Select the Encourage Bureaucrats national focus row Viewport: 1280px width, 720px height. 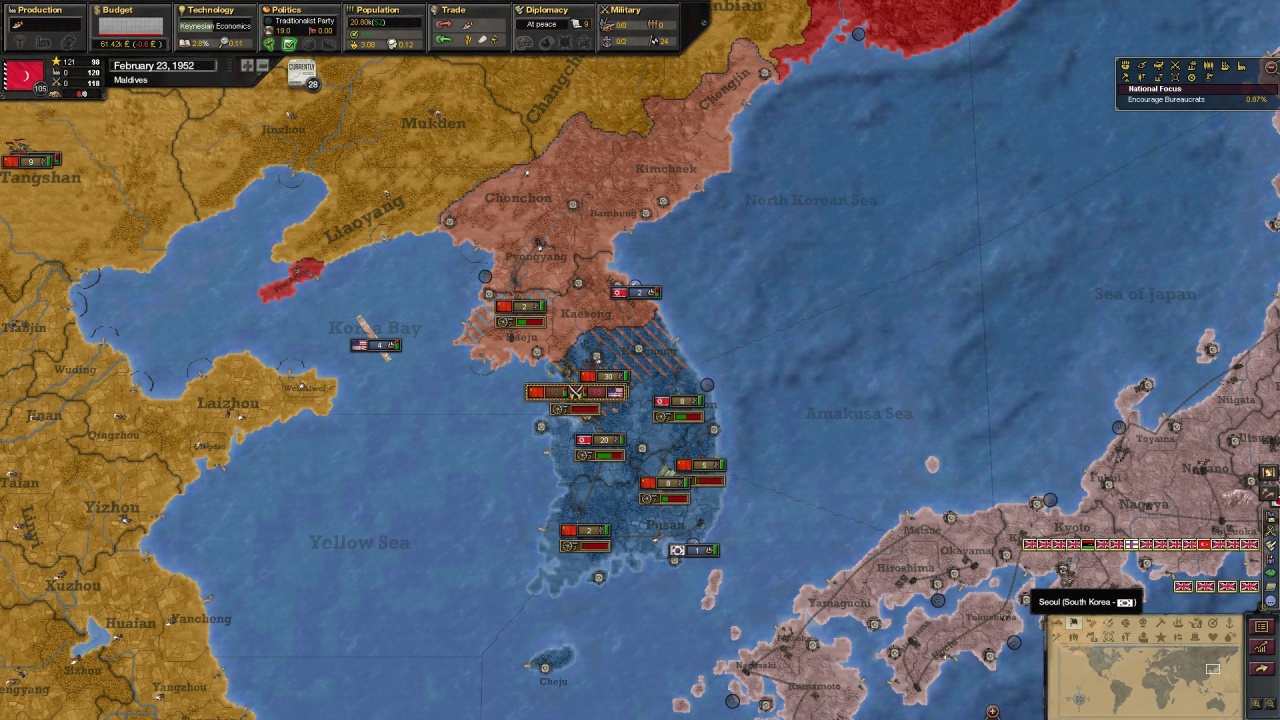[x=1196, y=100]
